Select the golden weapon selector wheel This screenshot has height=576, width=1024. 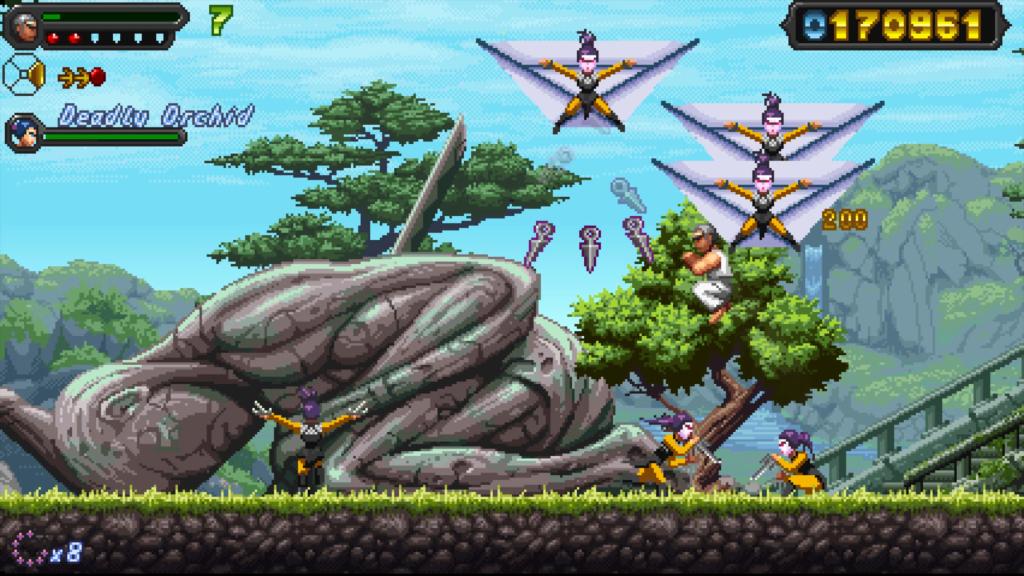coord(25,74)
